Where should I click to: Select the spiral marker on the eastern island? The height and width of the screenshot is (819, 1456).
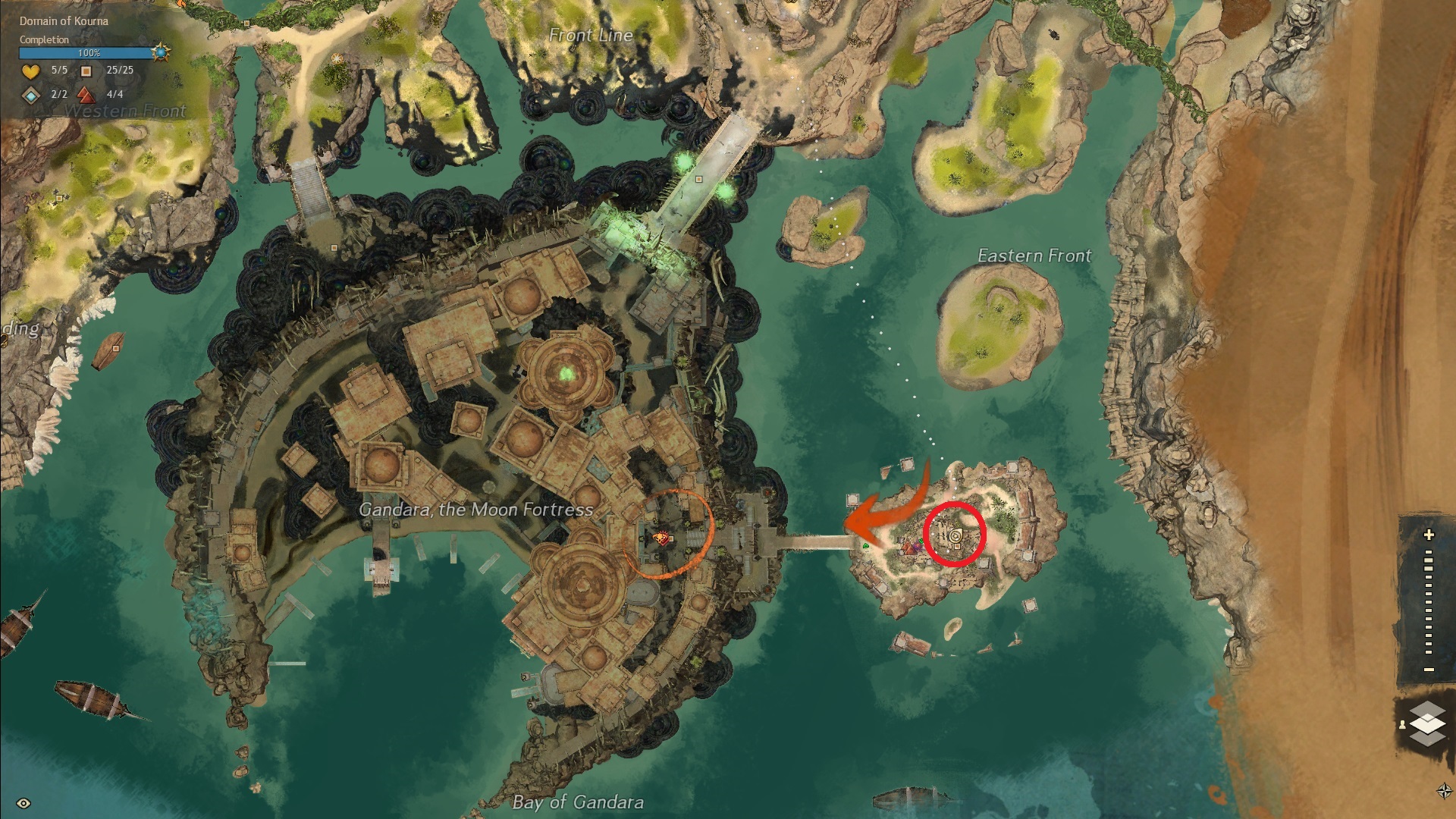pos(955,535)
